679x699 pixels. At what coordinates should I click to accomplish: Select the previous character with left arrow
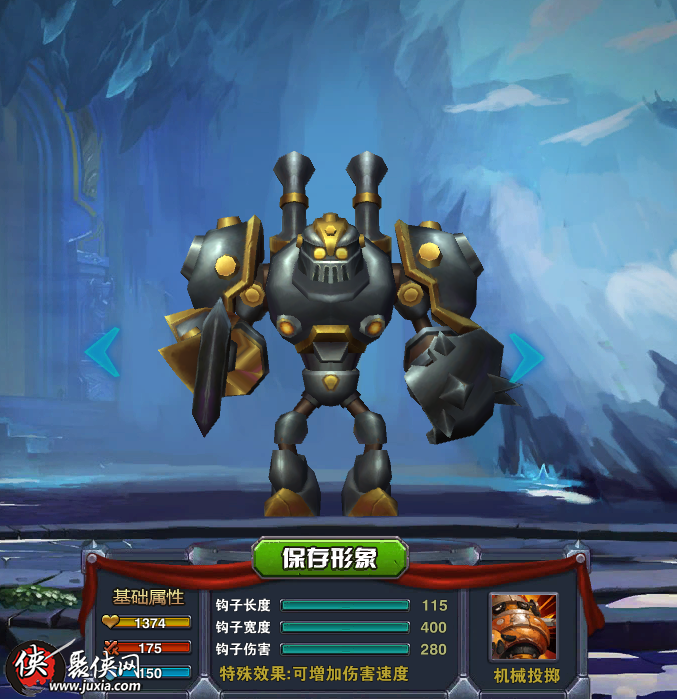click(103, 353)
